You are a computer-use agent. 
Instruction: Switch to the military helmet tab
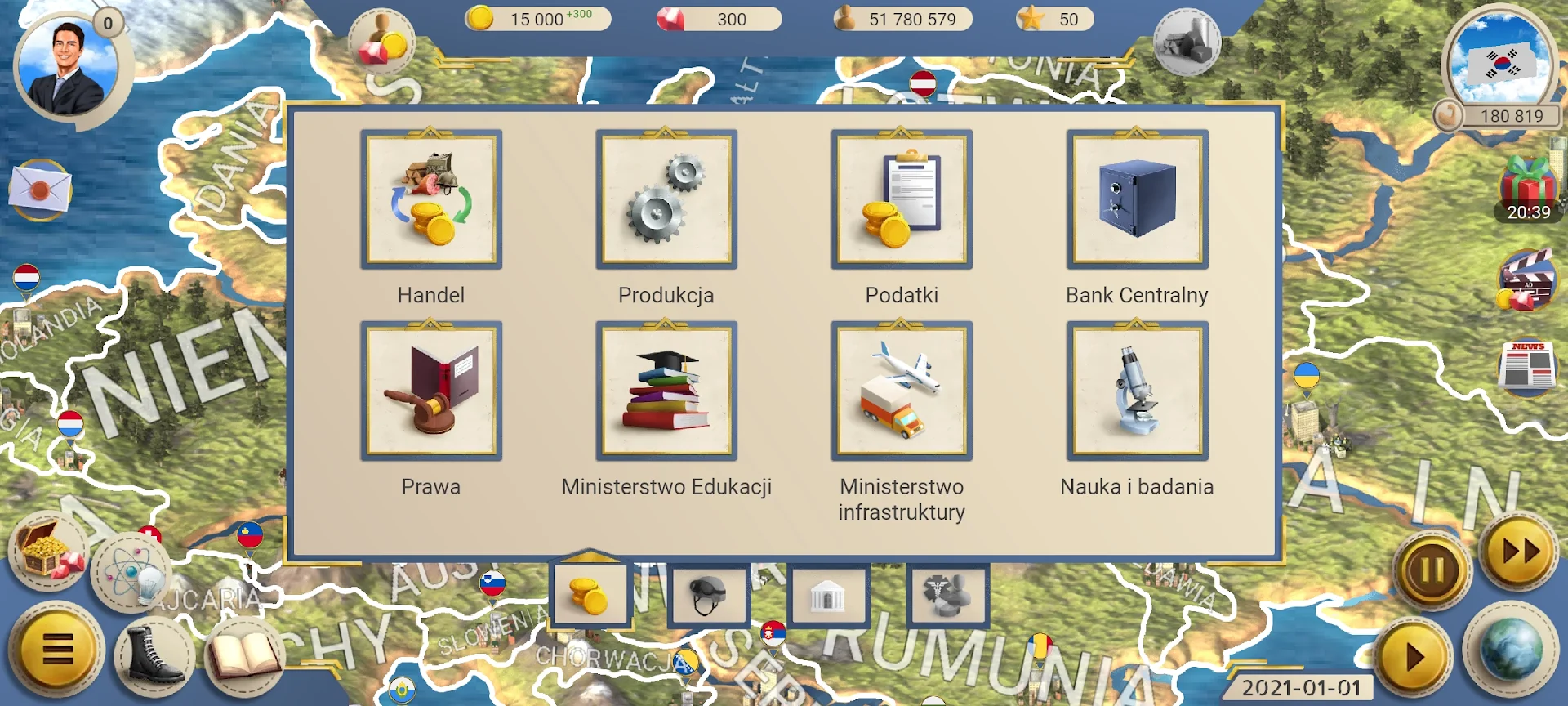coord(708,595)
